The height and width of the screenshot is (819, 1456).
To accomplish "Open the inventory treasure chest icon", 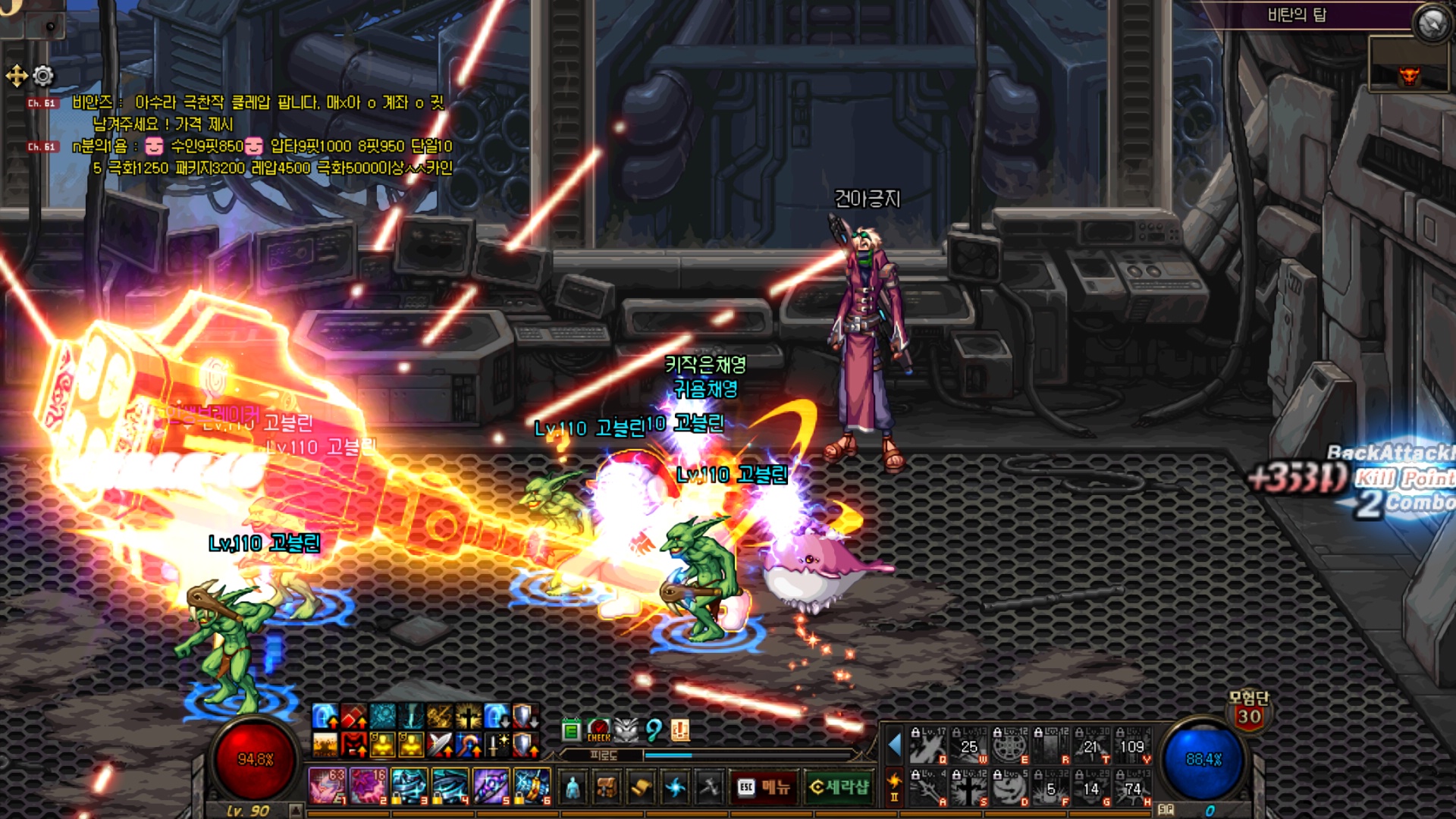I will click(x=606, y=787).
